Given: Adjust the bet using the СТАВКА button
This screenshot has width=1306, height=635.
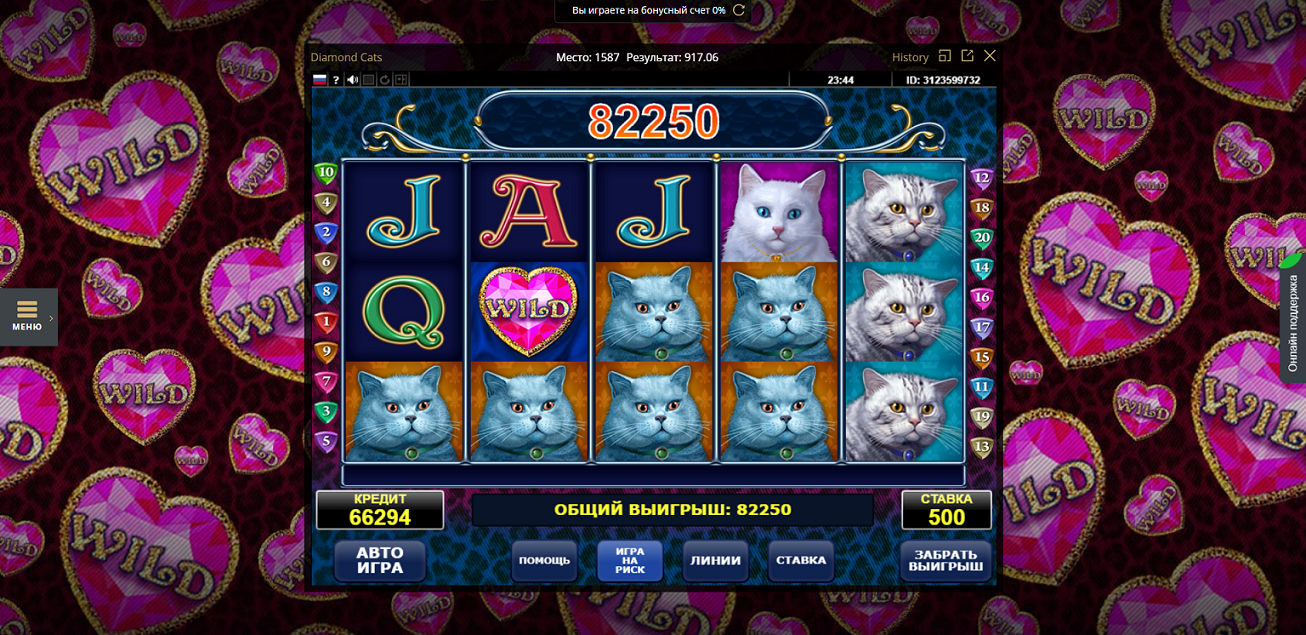Looking at the screenshot, I should pos(801,560).
